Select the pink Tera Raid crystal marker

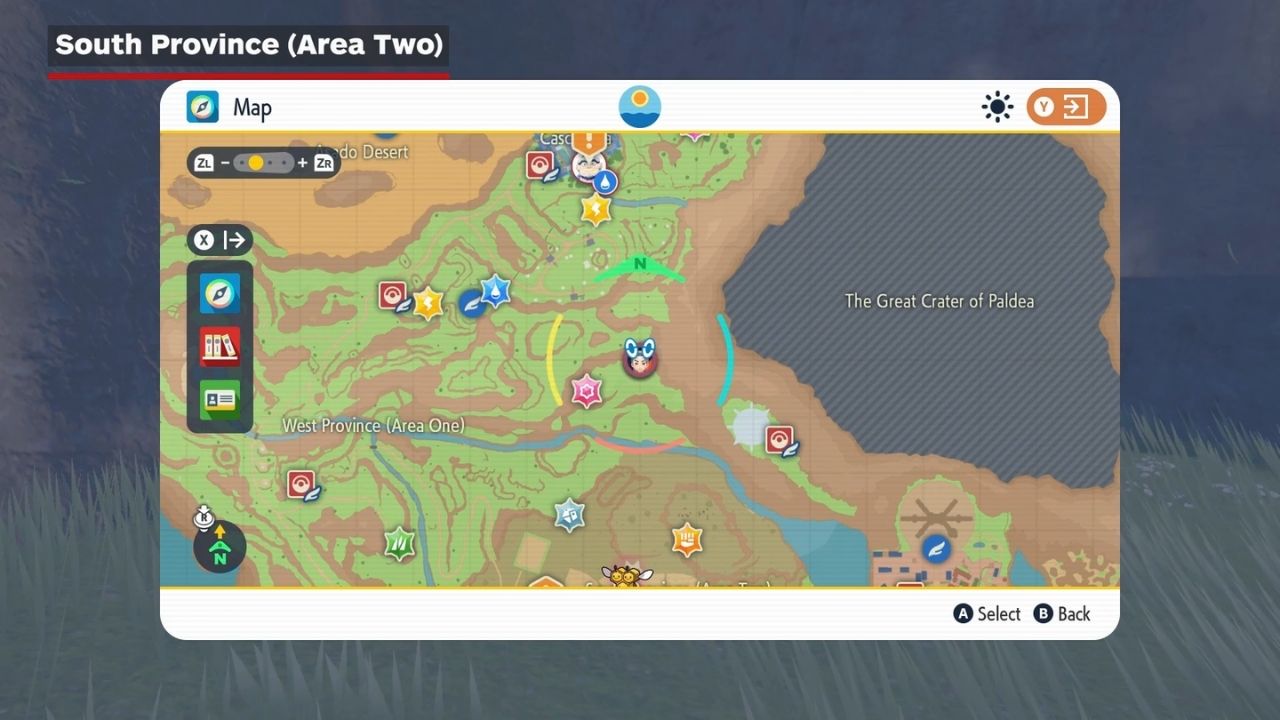tap(586, 390)
